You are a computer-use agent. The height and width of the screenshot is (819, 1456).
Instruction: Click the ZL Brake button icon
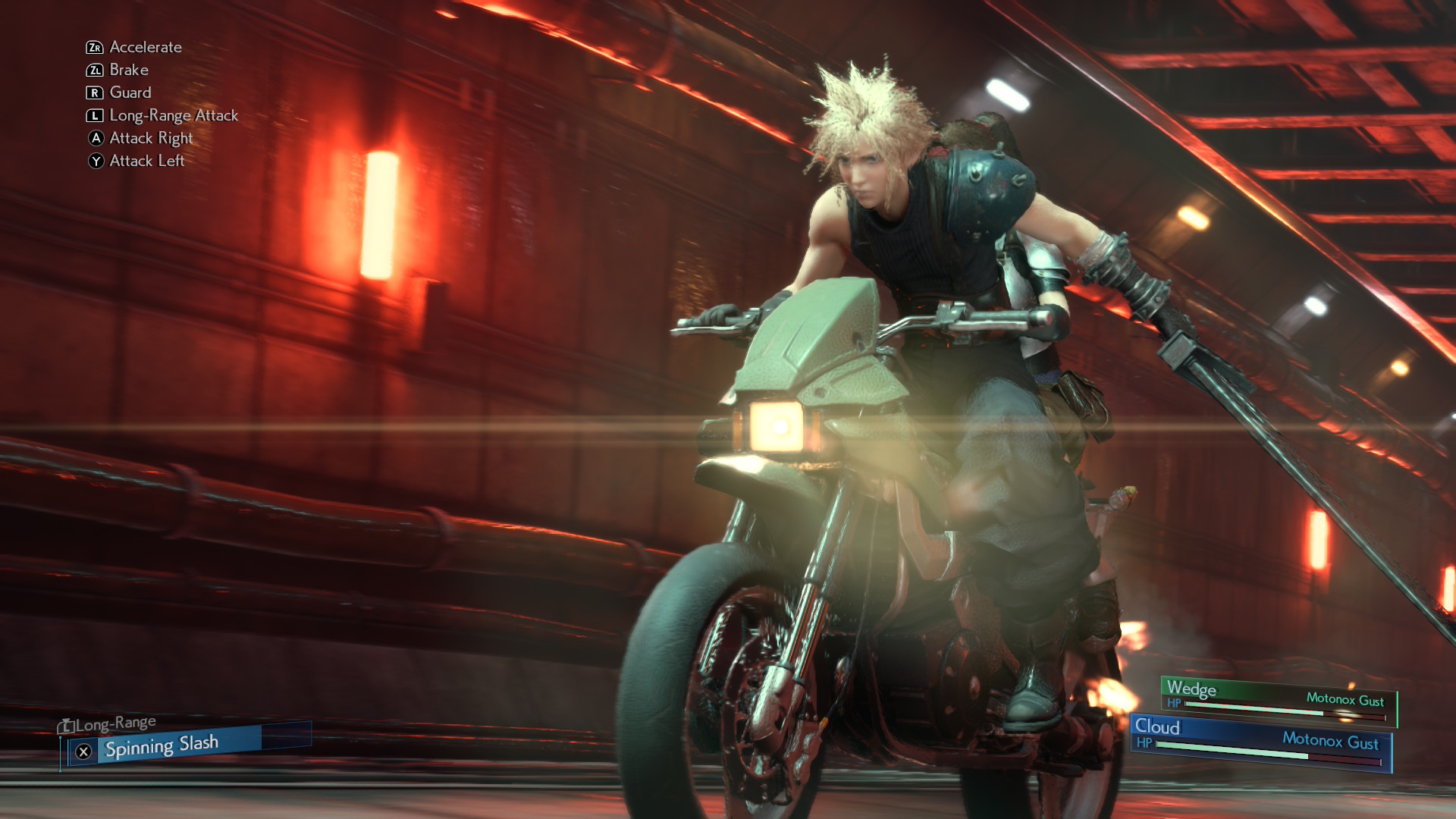(x=95, y=70)
